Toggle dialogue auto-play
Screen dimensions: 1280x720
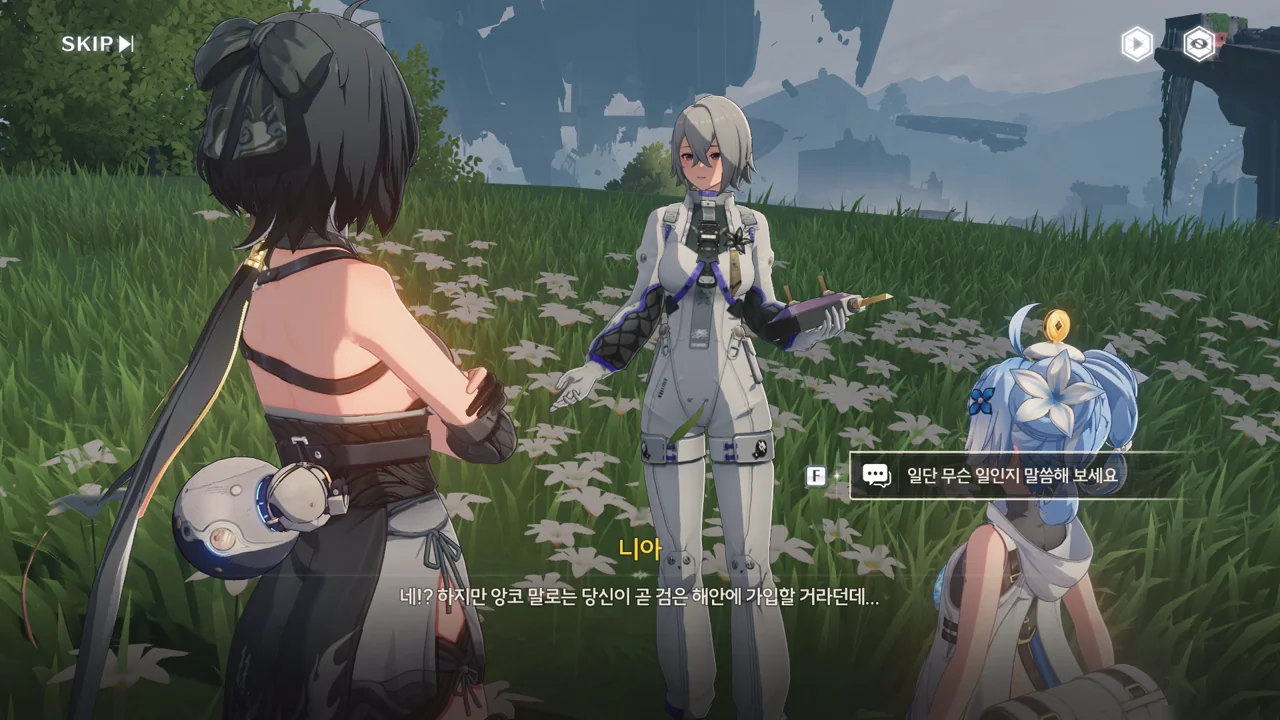pos(1136,44)
